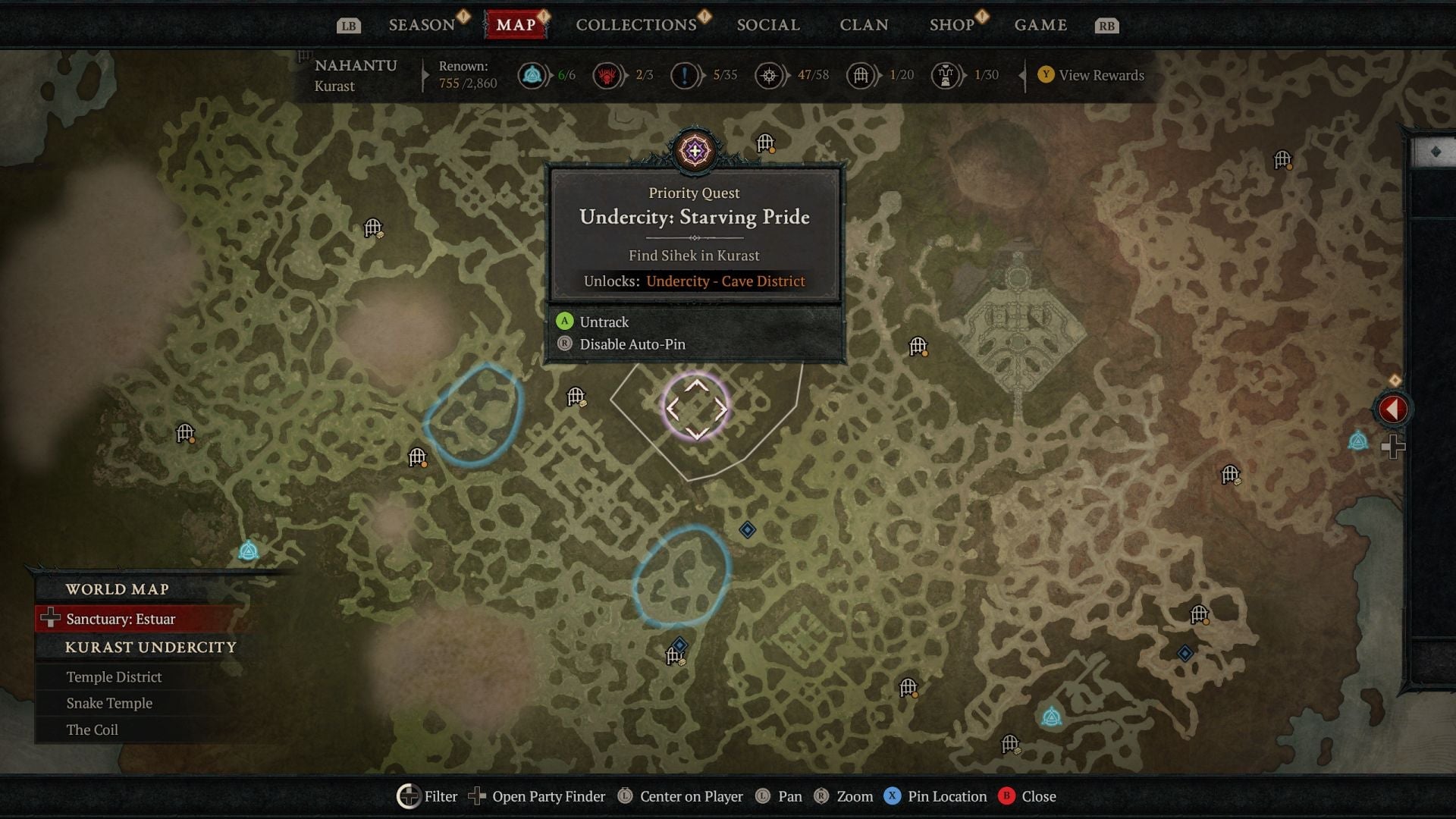Open the Undercity - Cave District unlock link
1456x819 pixels.
(x=725, y=281)
